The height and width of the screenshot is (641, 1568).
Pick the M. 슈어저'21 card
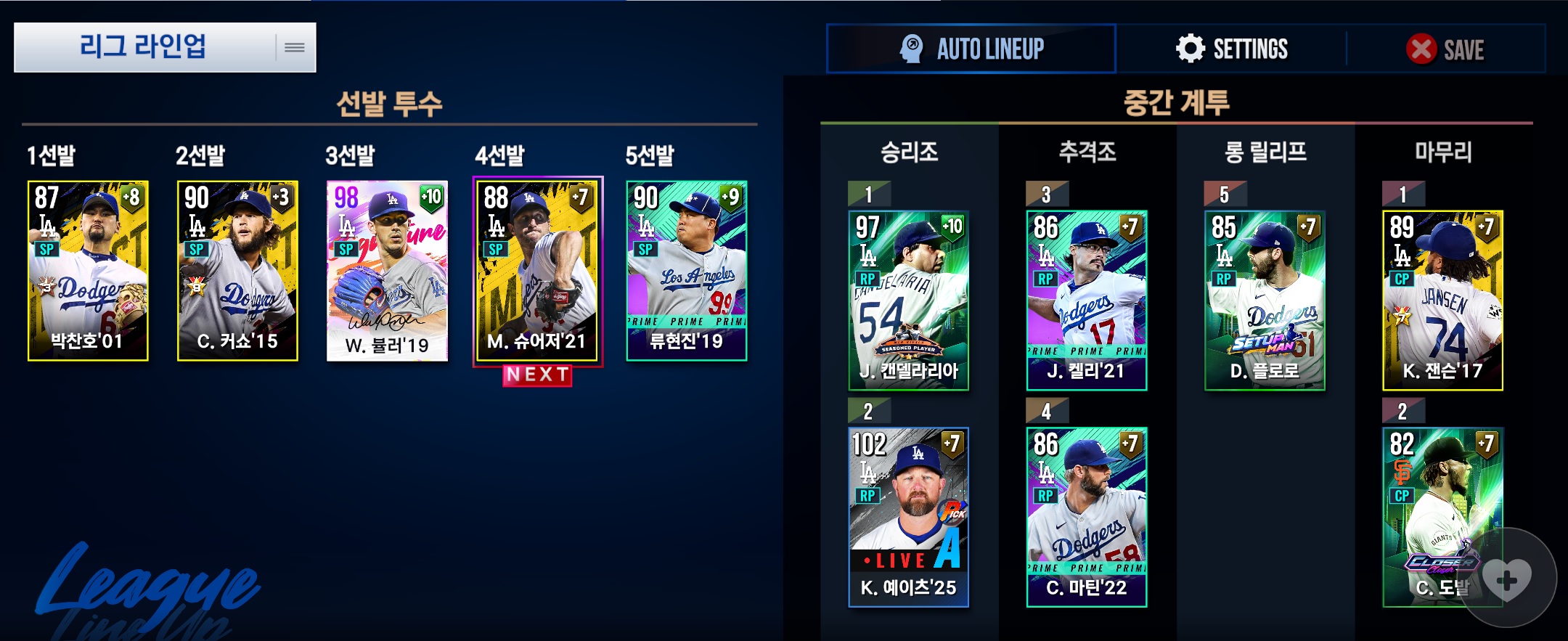click(537, 270)
